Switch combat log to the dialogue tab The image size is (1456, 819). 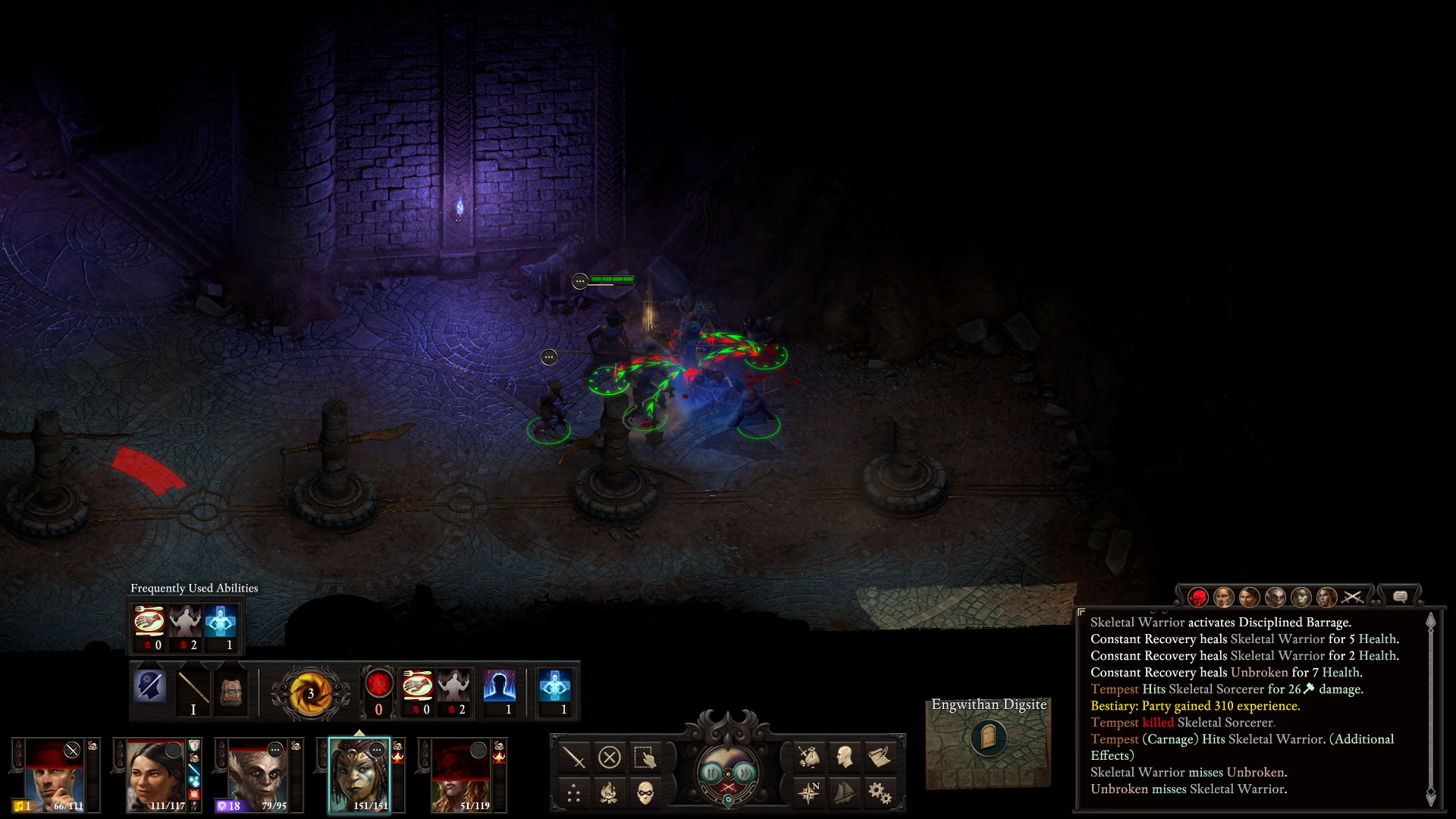click(x=1400, y=597)
